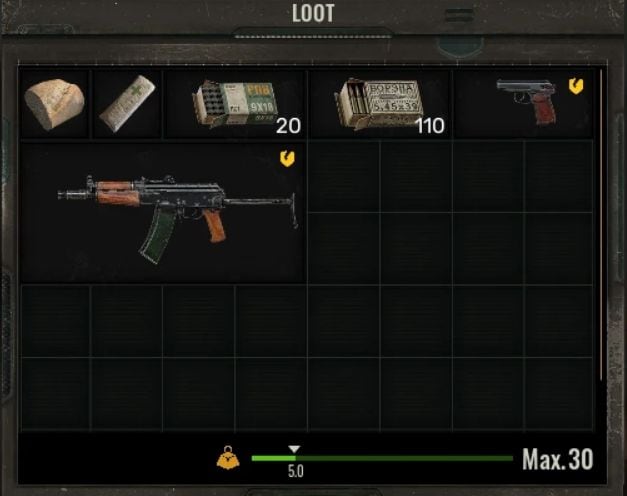
Task: Grab the 5.45x39 ammo box
Action: [378, 104]
